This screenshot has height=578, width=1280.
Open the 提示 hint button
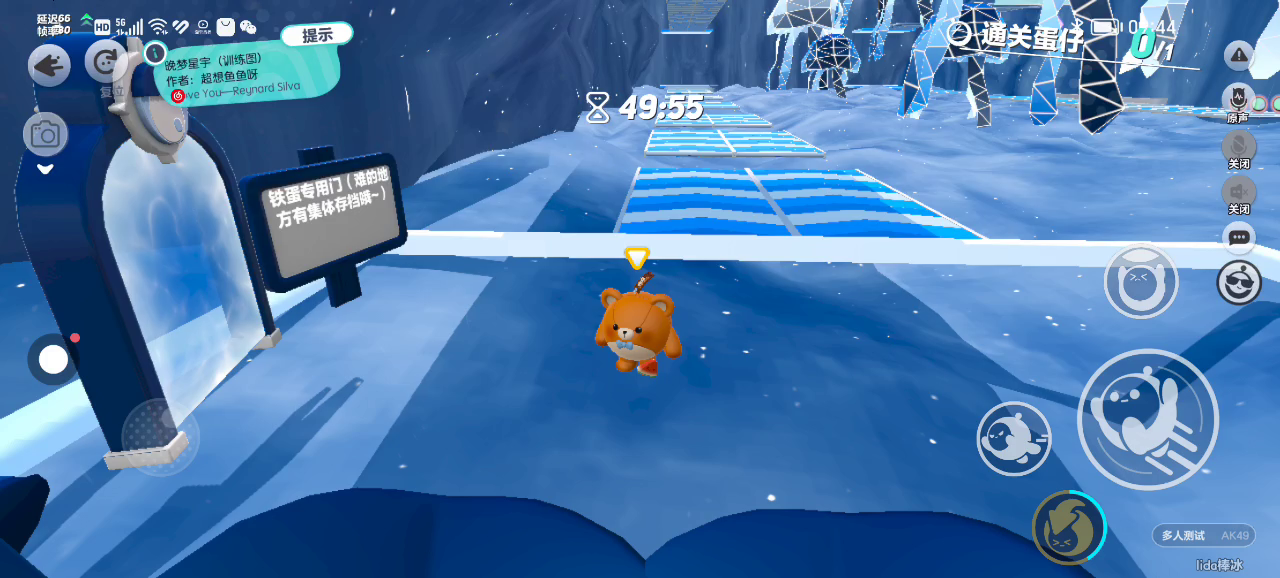pos(317,35)
